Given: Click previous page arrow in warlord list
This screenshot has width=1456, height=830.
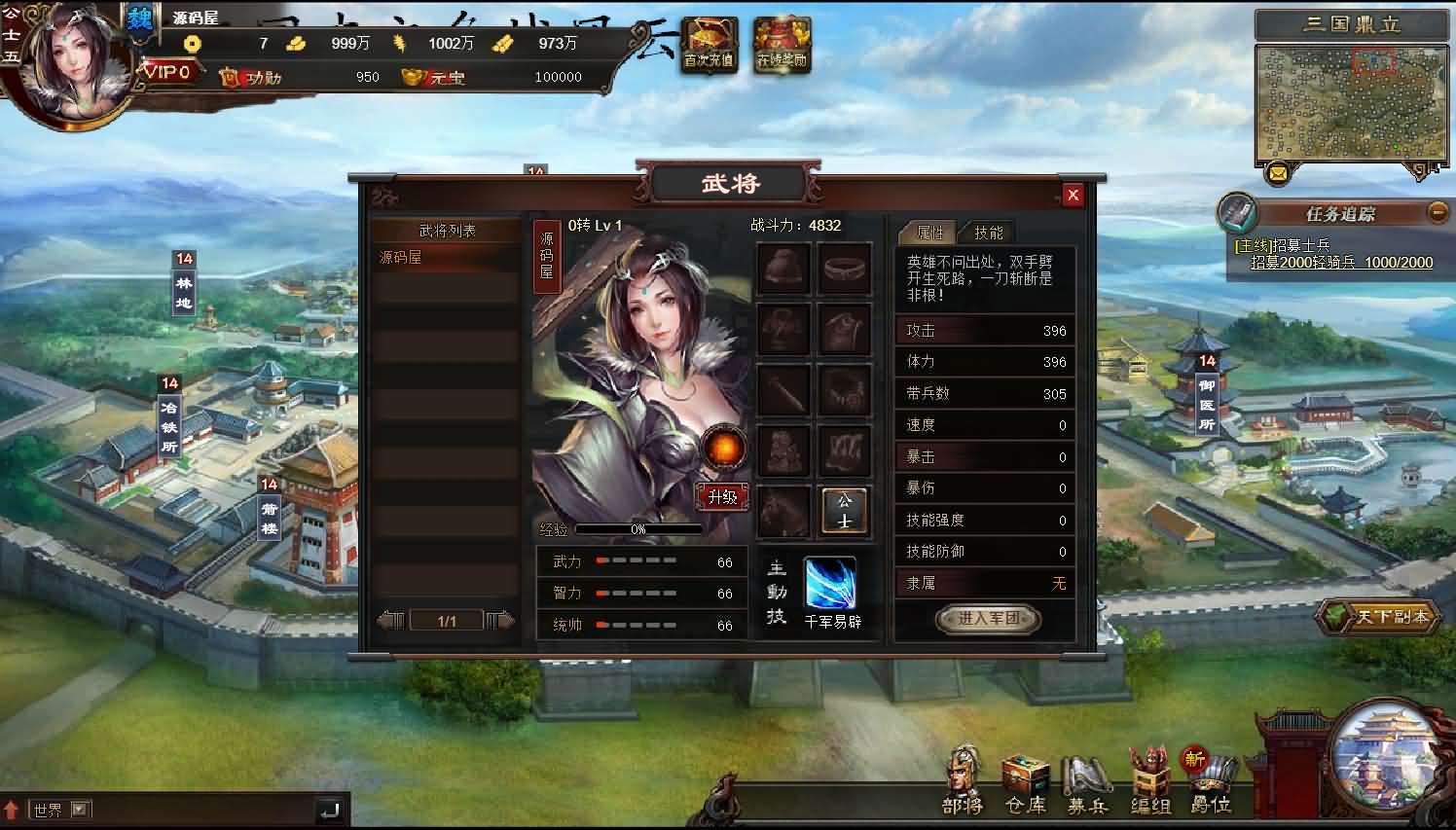Looking at the screenshot, I should pos(391,619).
